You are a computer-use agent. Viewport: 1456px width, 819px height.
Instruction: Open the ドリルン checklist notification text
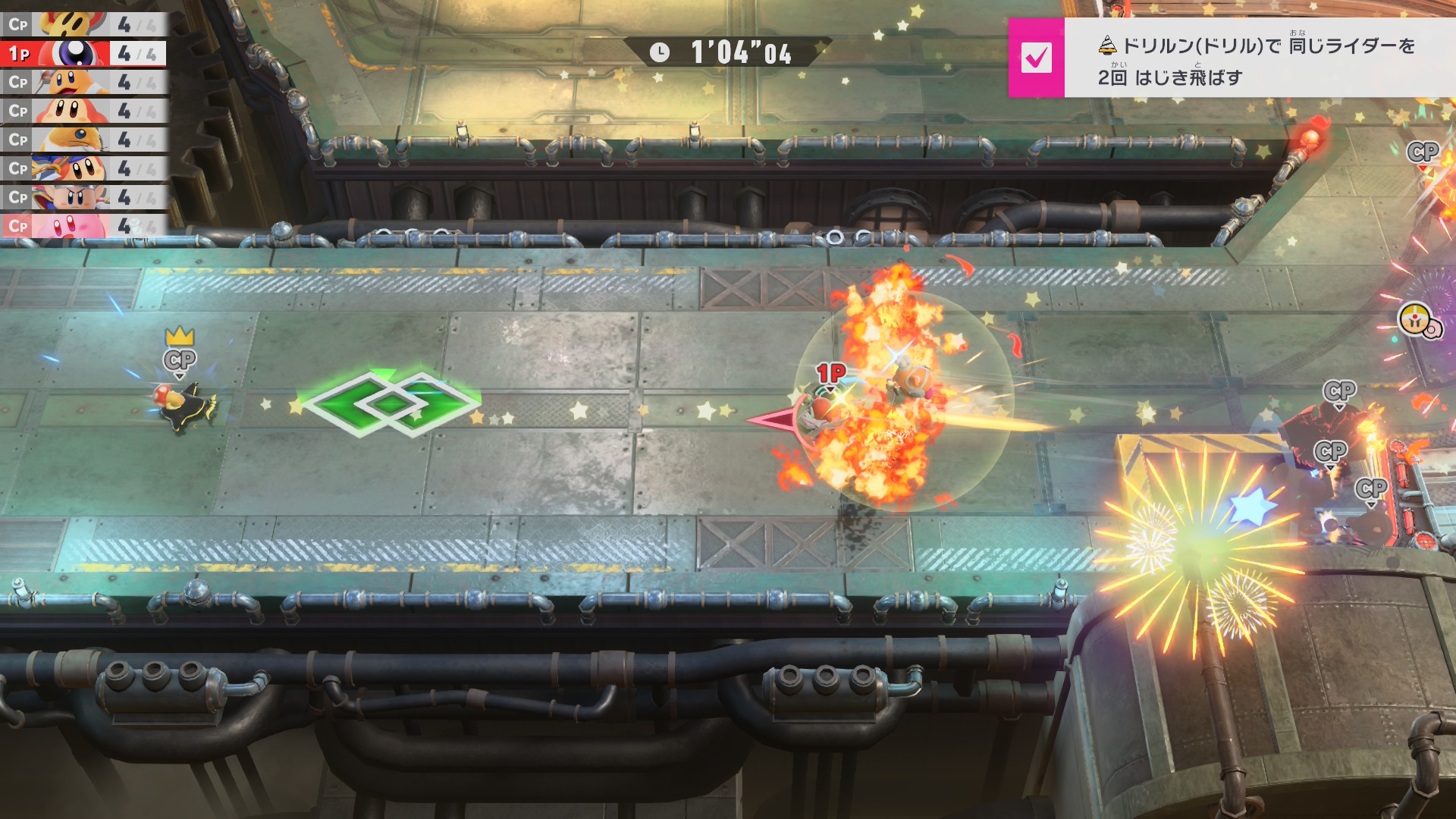pos(1256,61)
